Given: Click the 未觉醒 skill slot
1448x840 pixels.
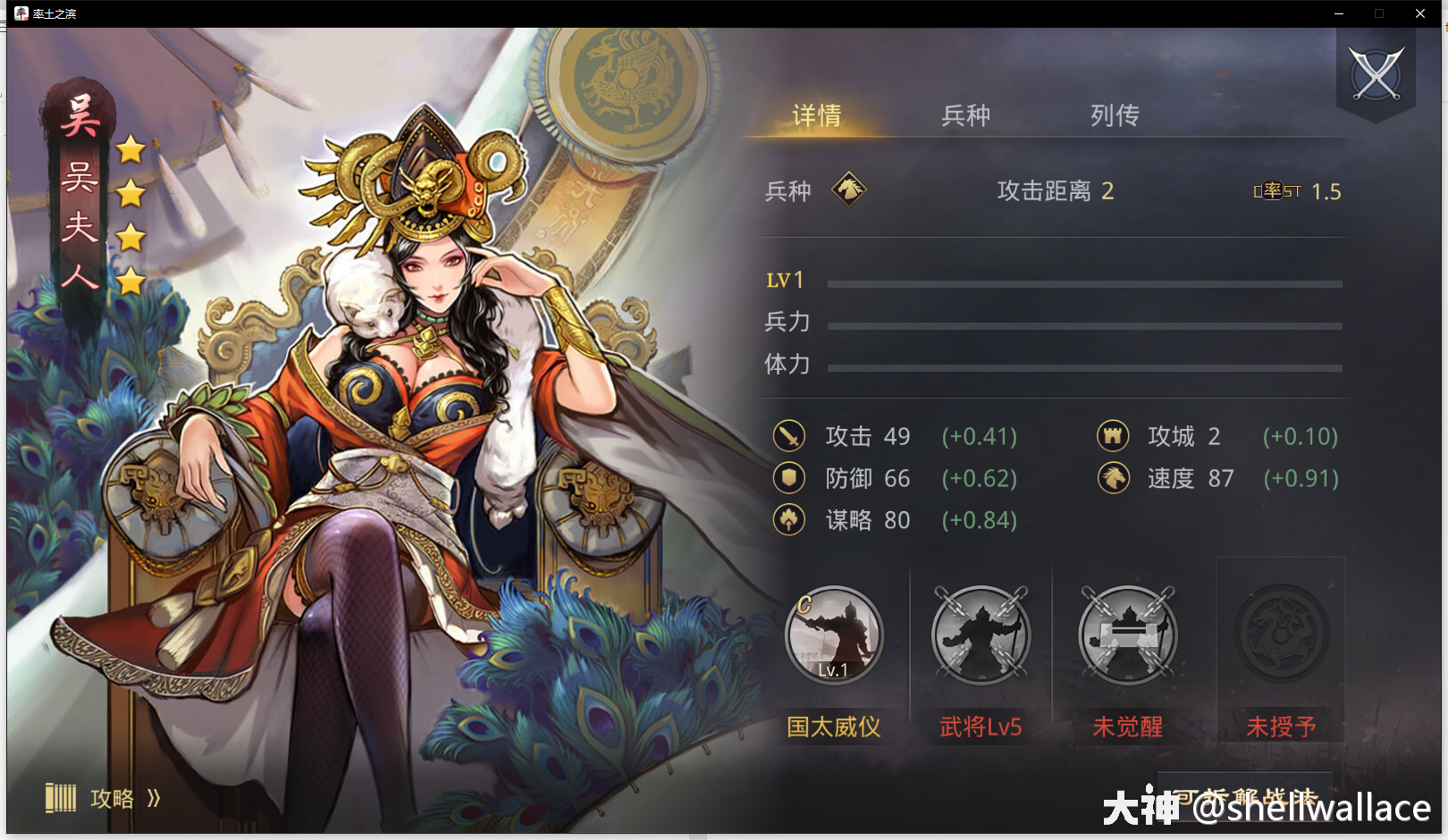Looking at the screenshot, I should pos(1127,634).
